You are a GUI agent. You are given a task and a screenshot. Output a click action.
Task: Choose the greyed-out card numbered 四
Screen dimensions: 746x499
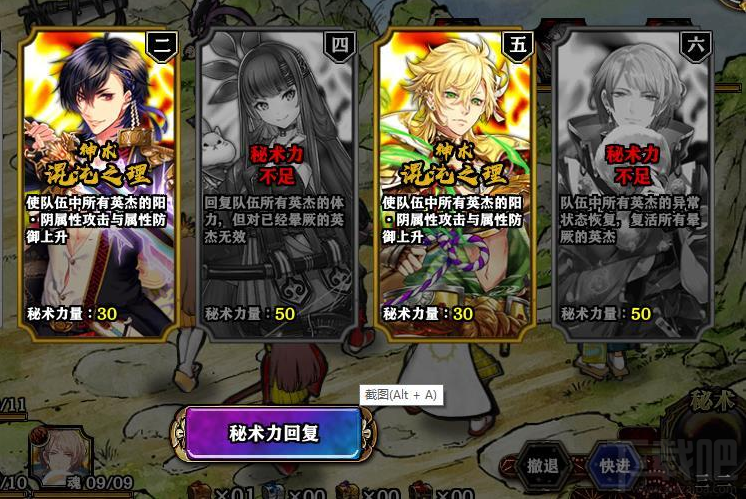[x=278, y=185]
